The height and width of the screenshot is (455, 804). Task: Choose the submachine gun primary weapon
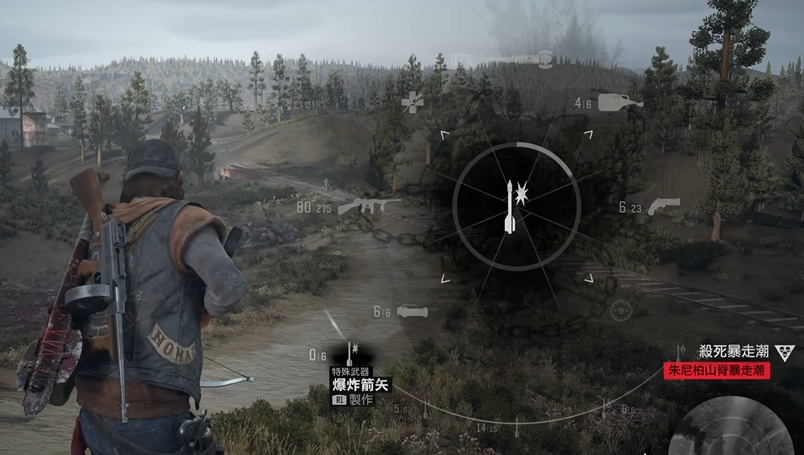[367, 206]
